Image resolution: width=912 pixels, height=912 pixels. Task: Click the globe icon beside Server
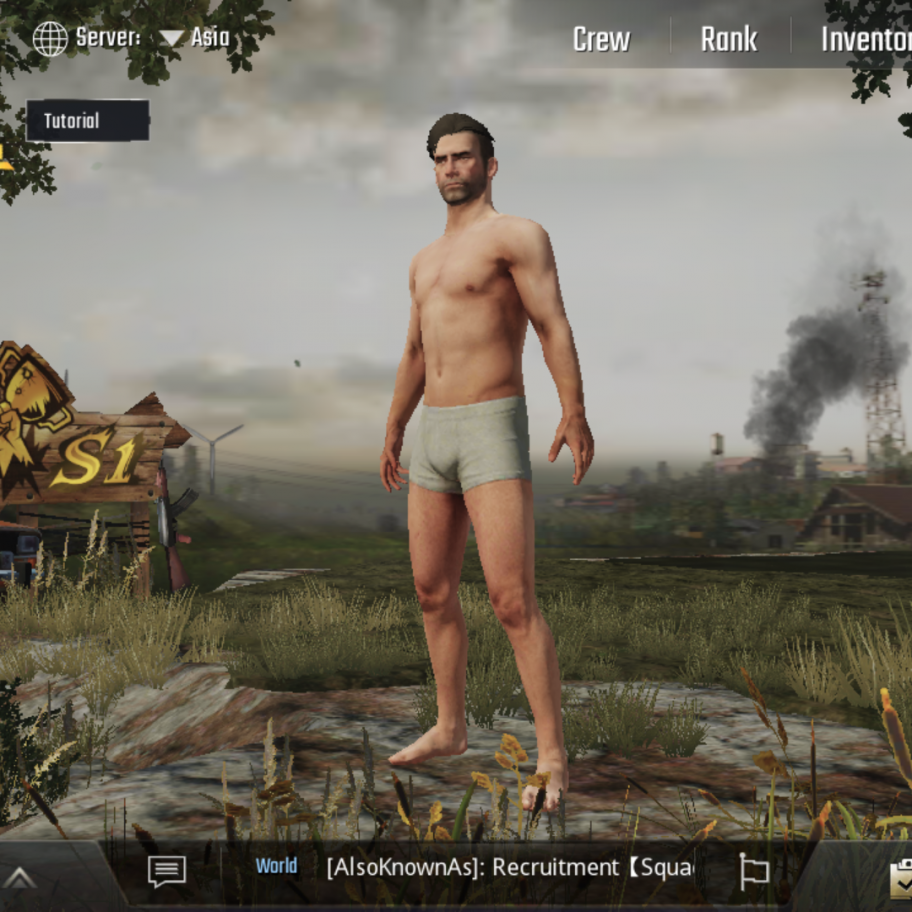point(50,39)
